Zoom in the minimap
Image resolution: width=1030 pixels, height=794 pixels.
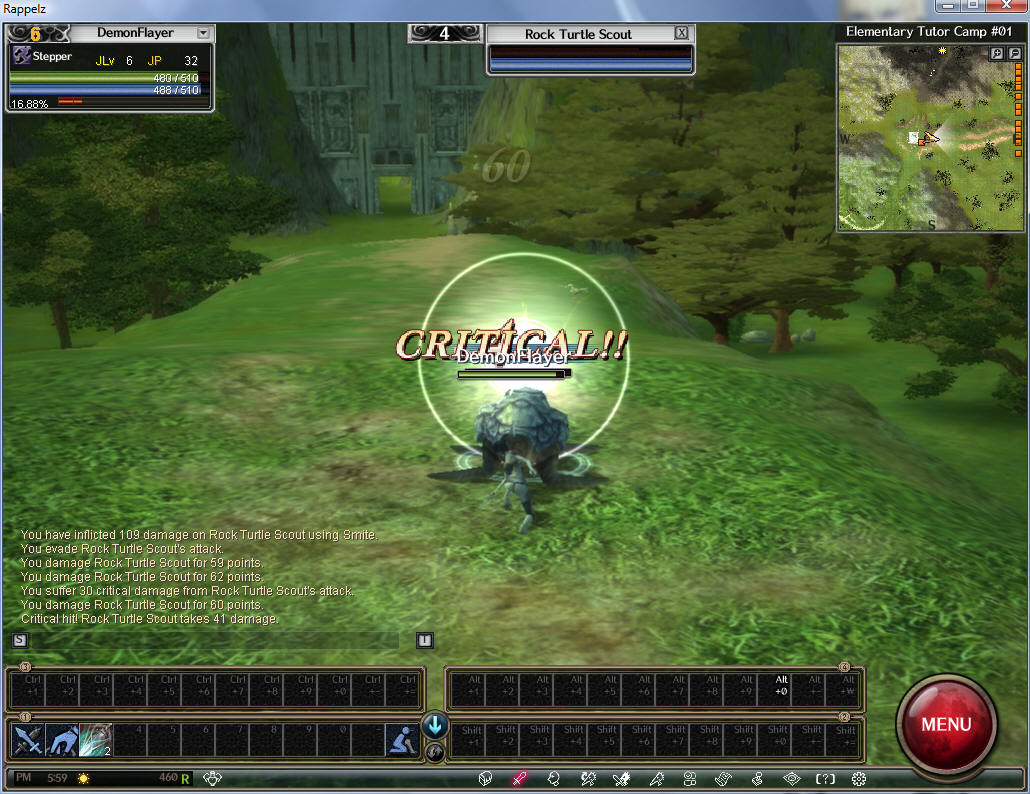tap(997, 54)
